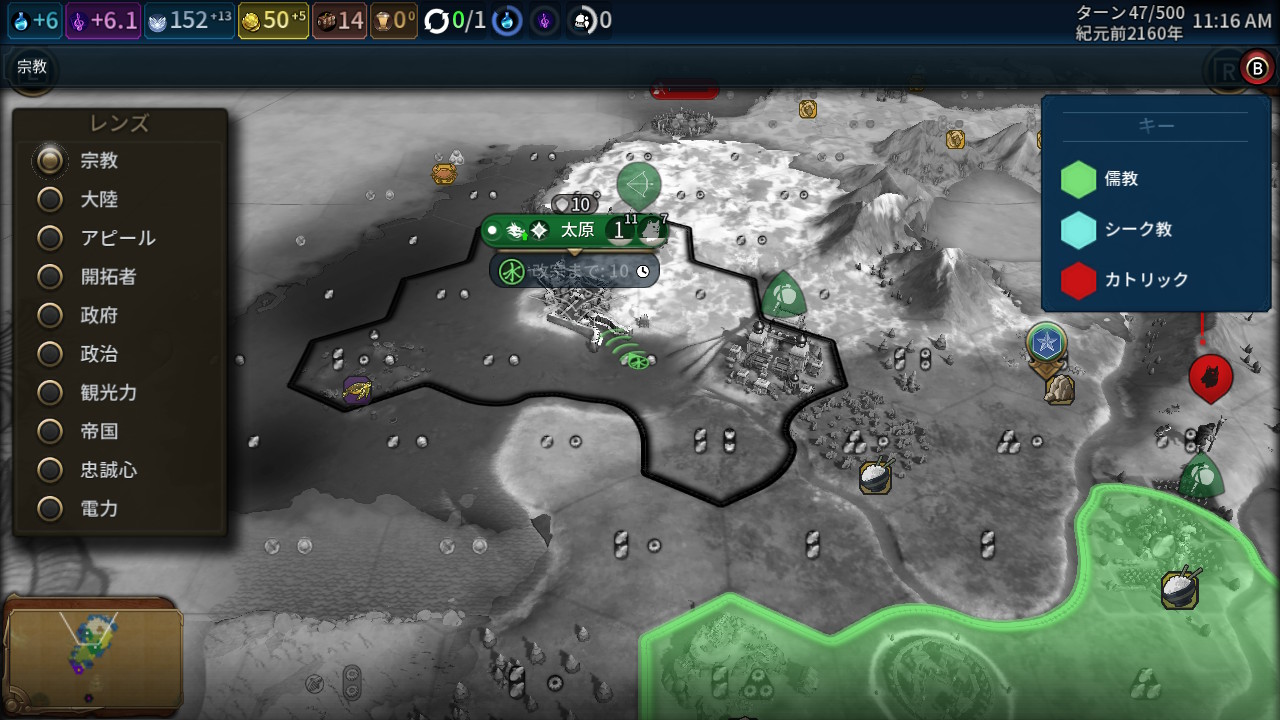Screen dimensions: 1280x720
Task: Open the 太原 city banner
Action: coord(576,231)
